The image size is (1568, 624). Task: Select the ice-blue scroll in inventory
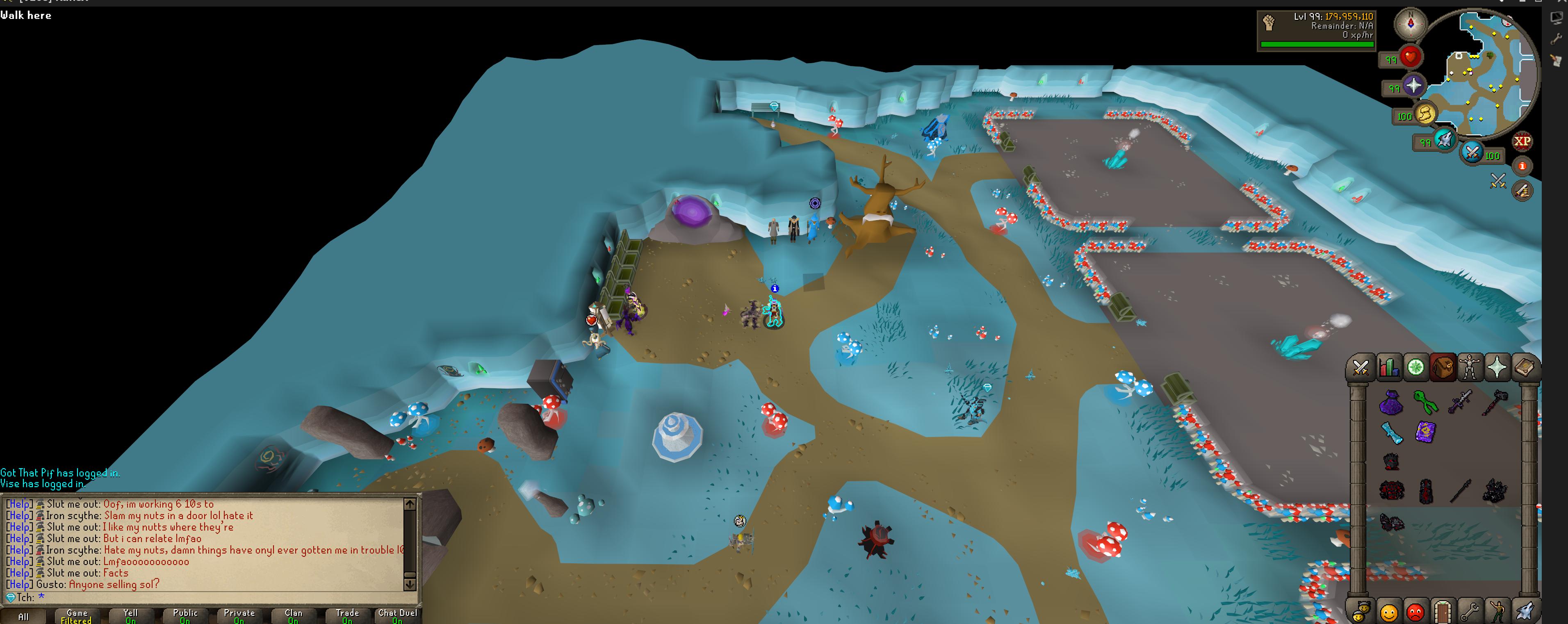(1391, 432)
